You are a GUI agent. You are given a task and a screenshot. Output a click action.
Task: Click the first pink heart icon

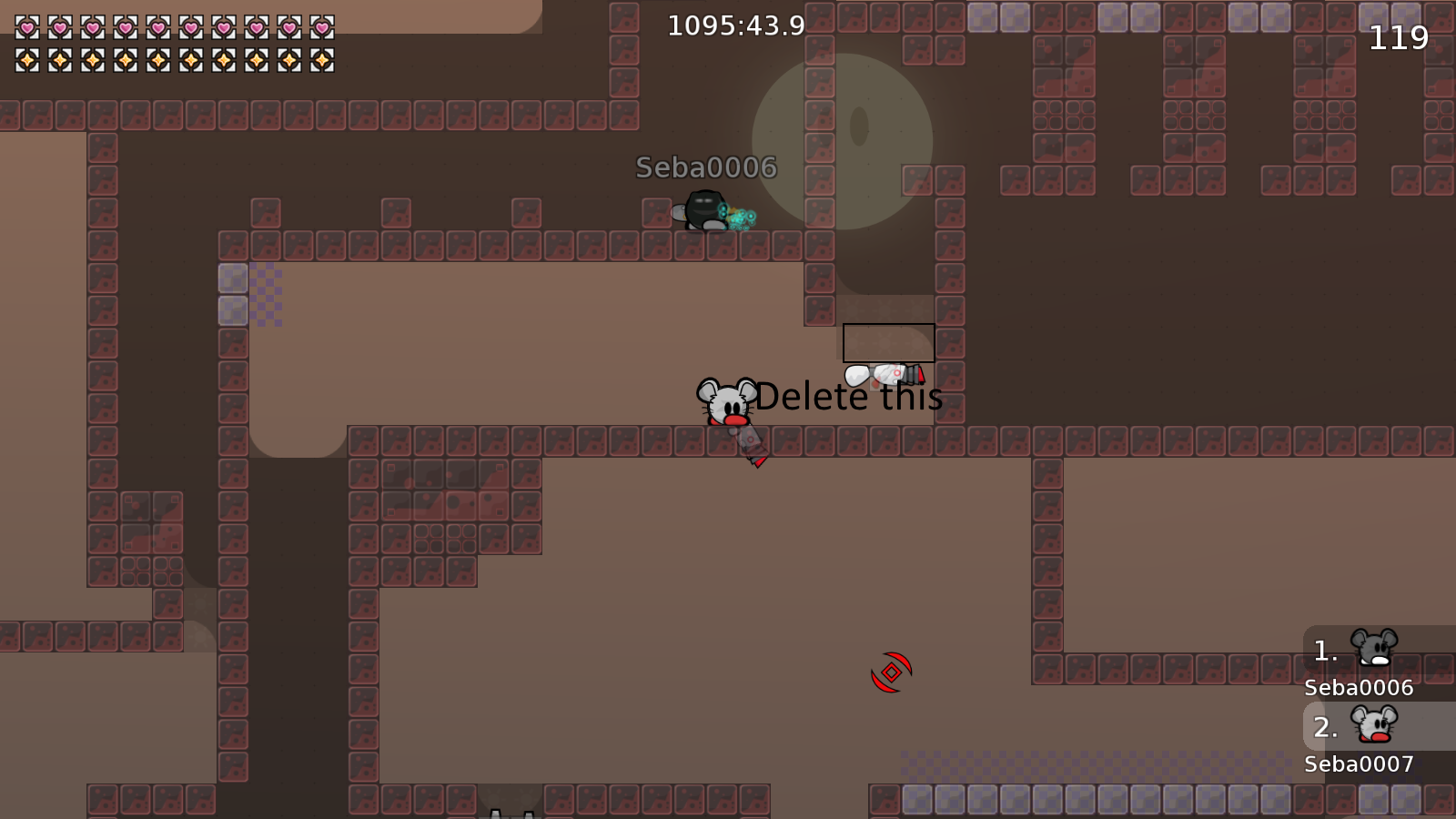[27, 25]
